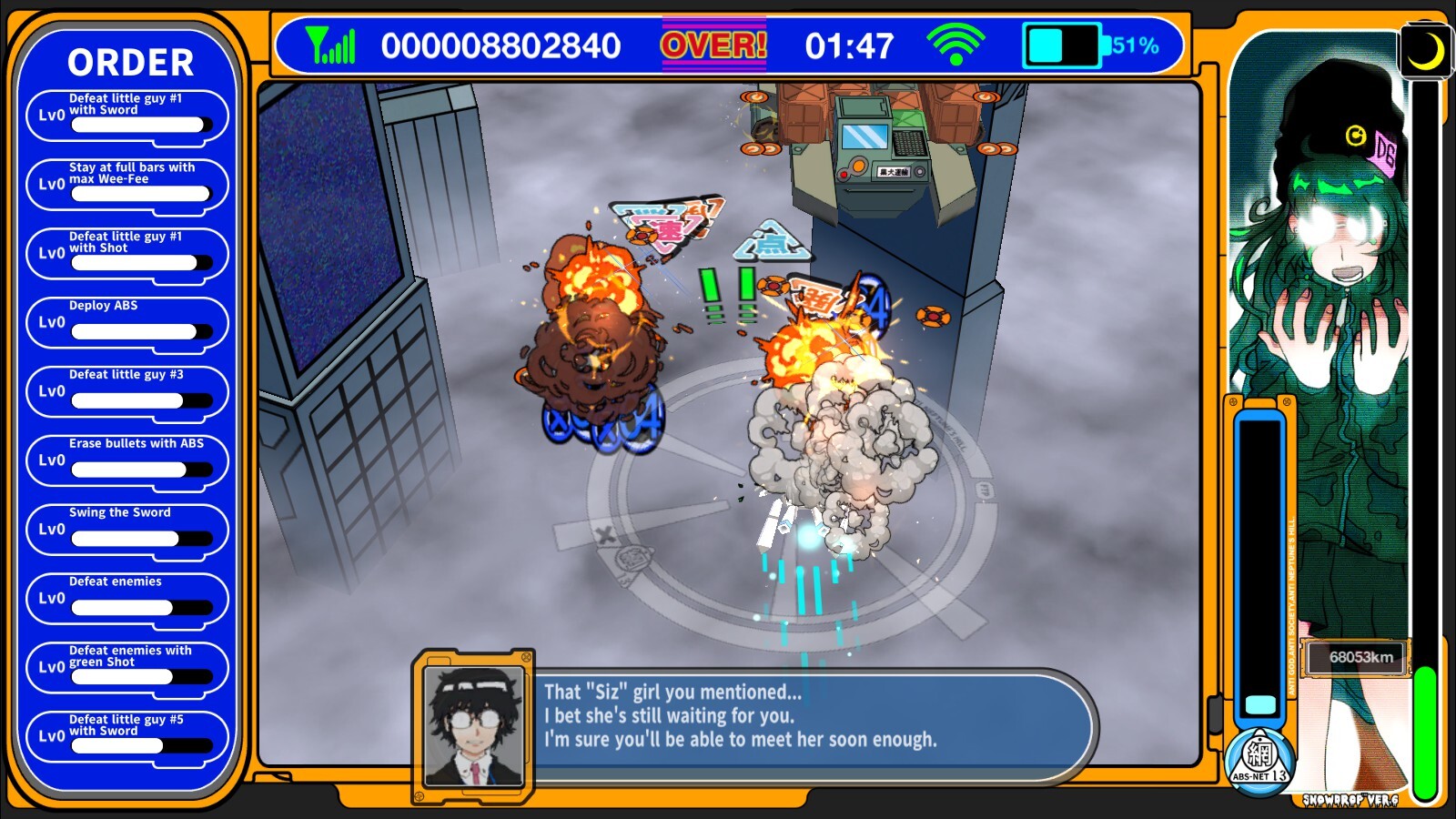Click the battery icon in the top bar
This screenshot has height=819, width=1456.
coord(1063,45)
